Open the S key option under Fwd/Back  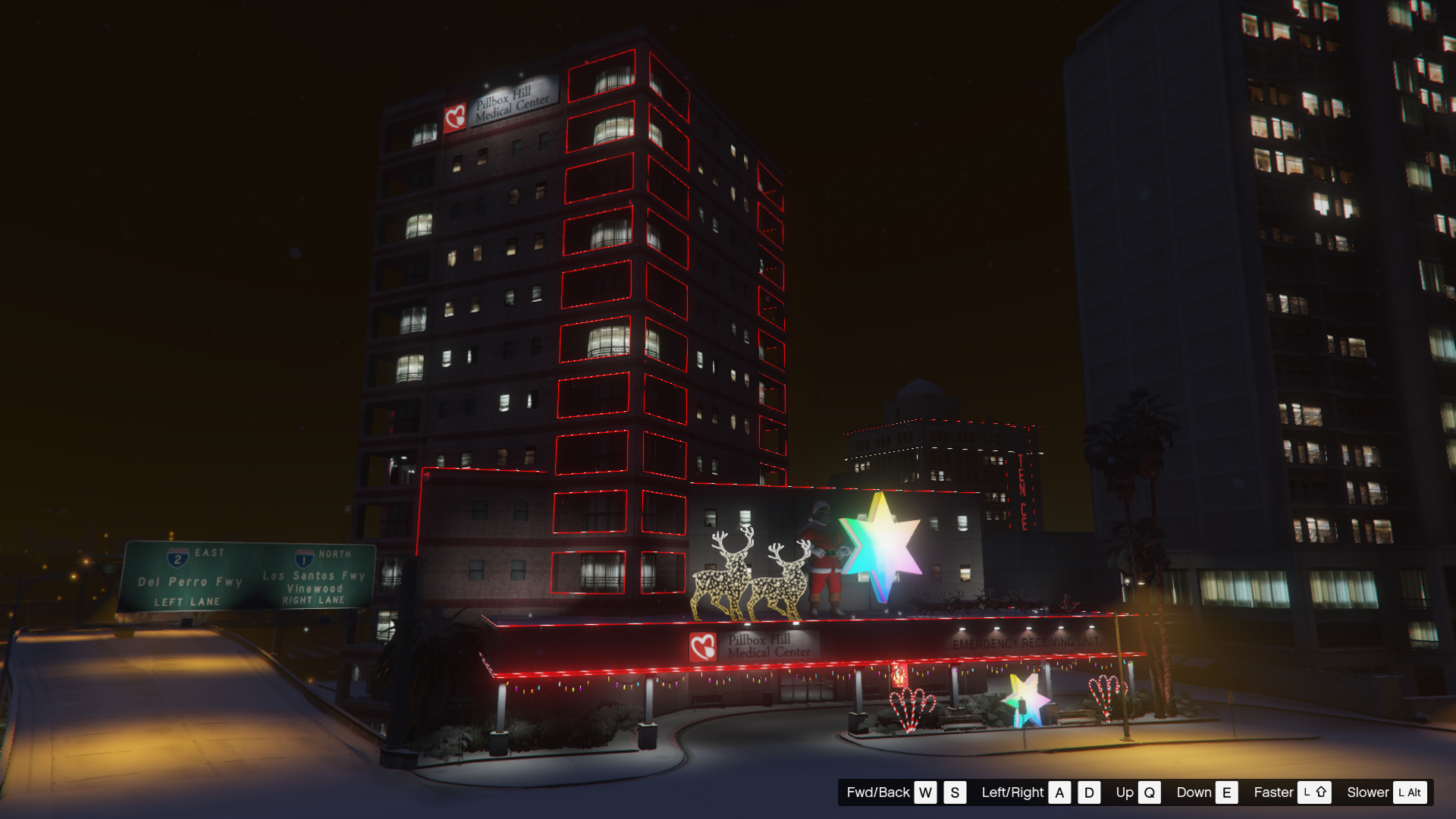[954, 792]
